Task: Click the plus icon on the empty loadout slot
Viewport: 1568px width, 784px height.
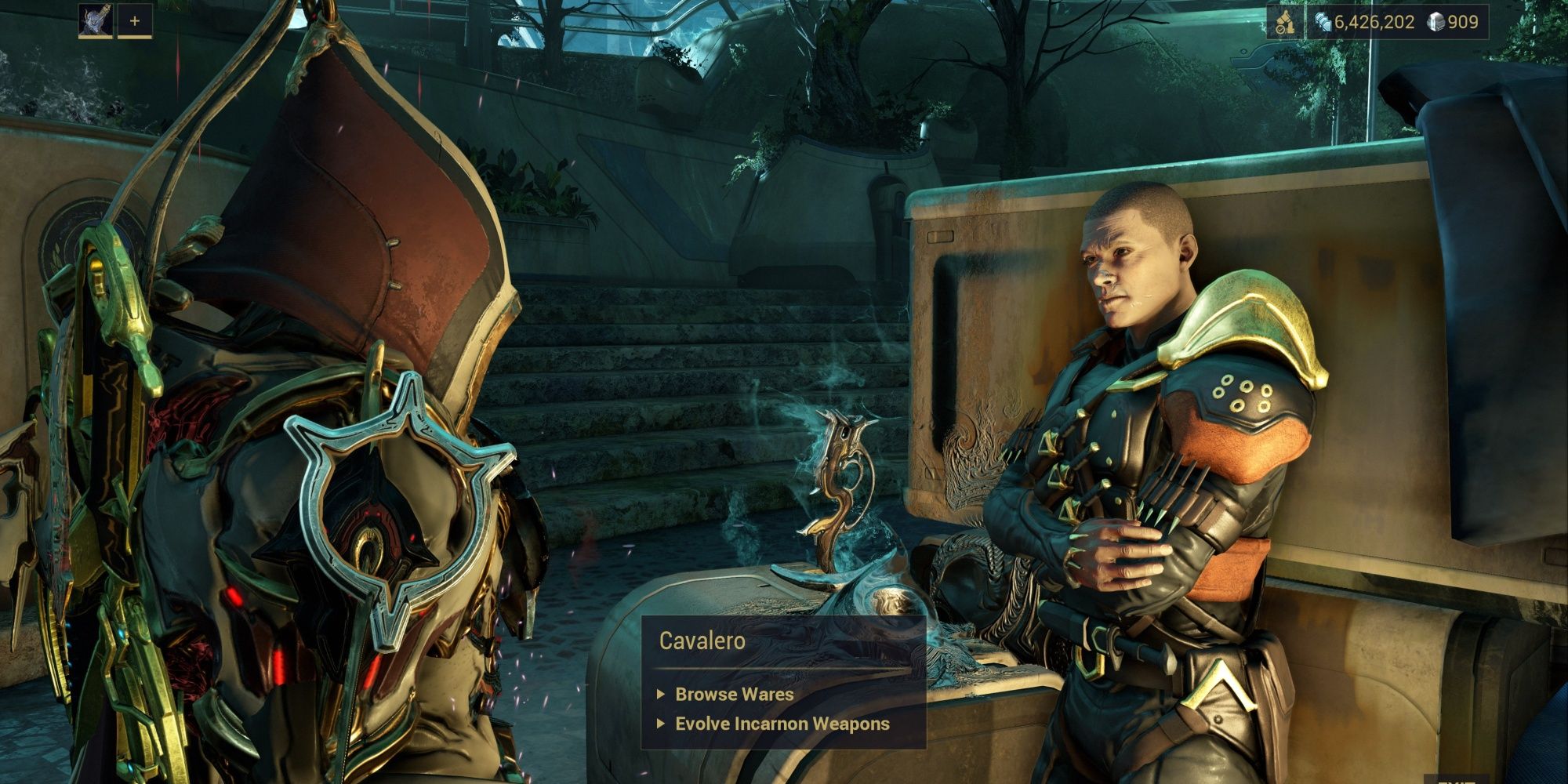Action: click(x=135, y=21)
